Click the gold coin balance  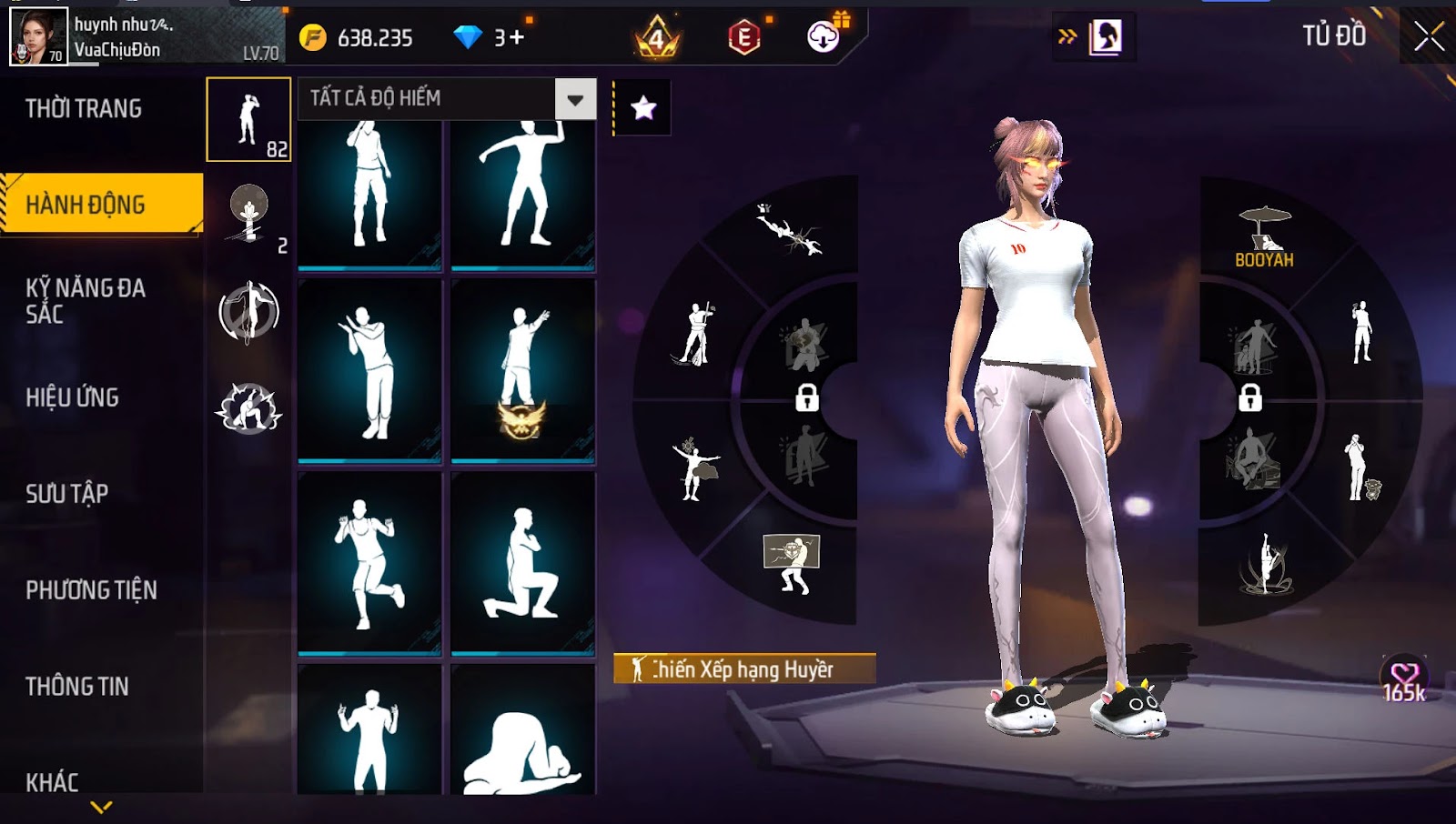coord(358,37)
